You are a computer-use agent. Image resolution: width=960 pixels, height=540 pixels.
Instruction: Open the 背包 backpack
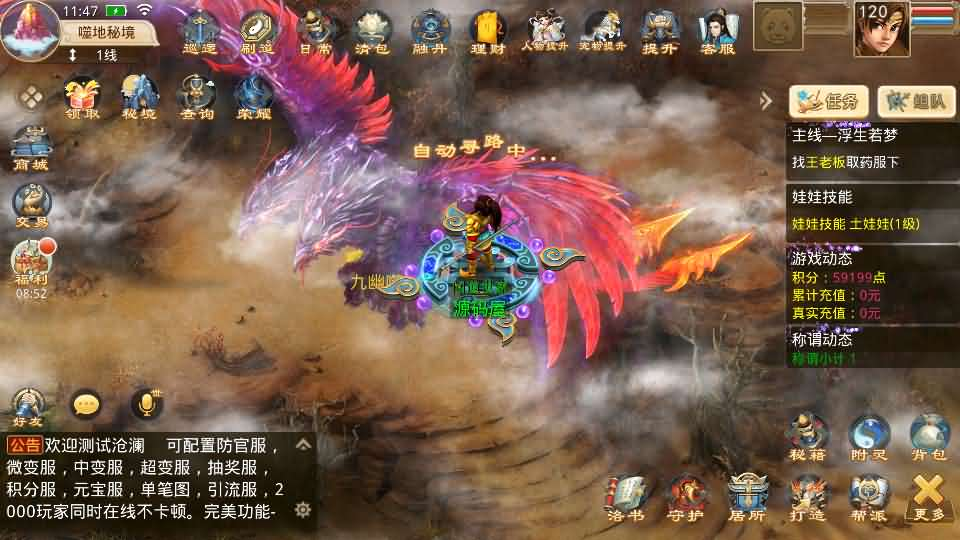click(929, 437)
